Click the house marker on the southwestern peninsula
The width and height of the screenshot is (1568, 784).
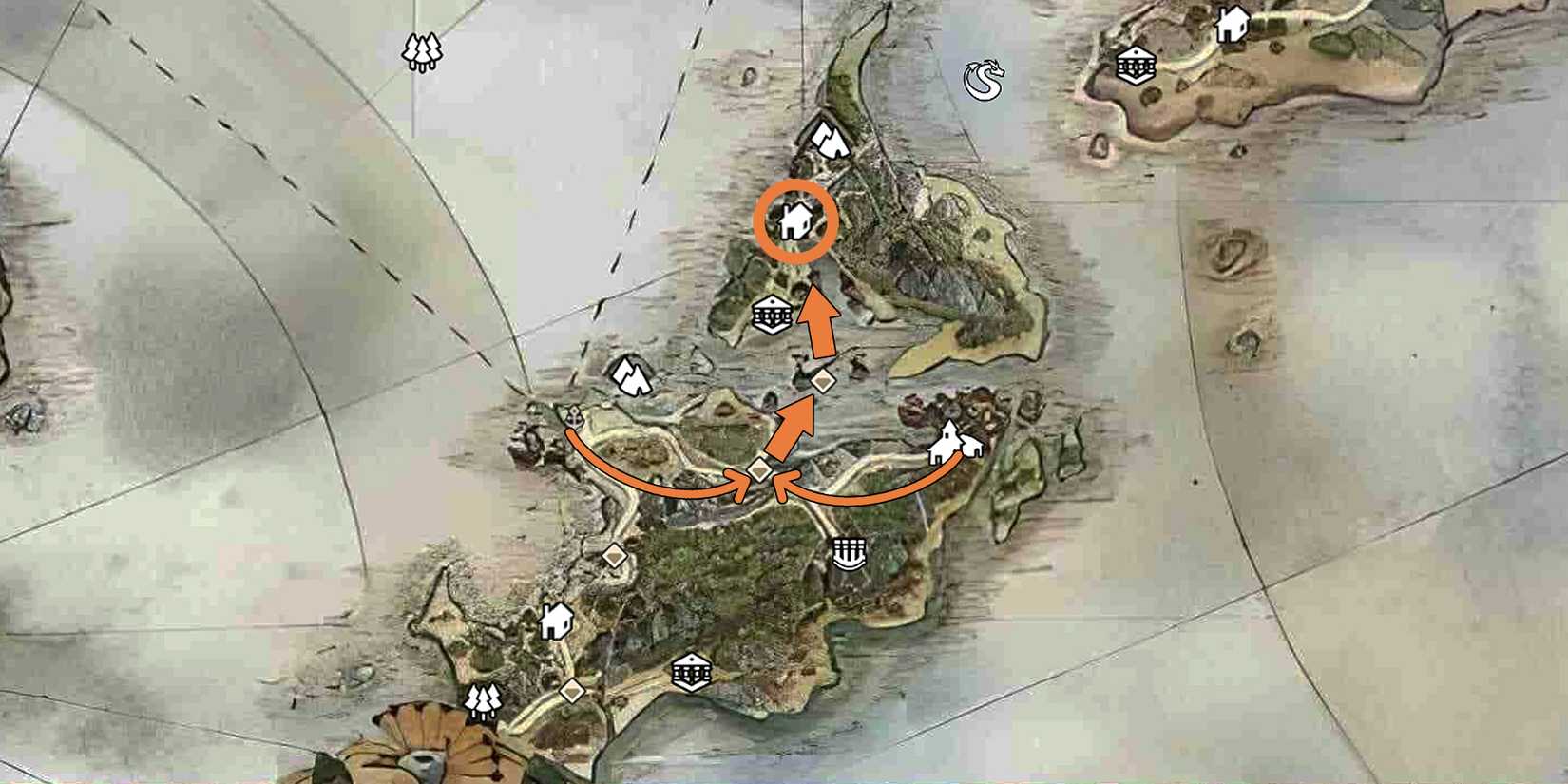[x=555, y=622]
